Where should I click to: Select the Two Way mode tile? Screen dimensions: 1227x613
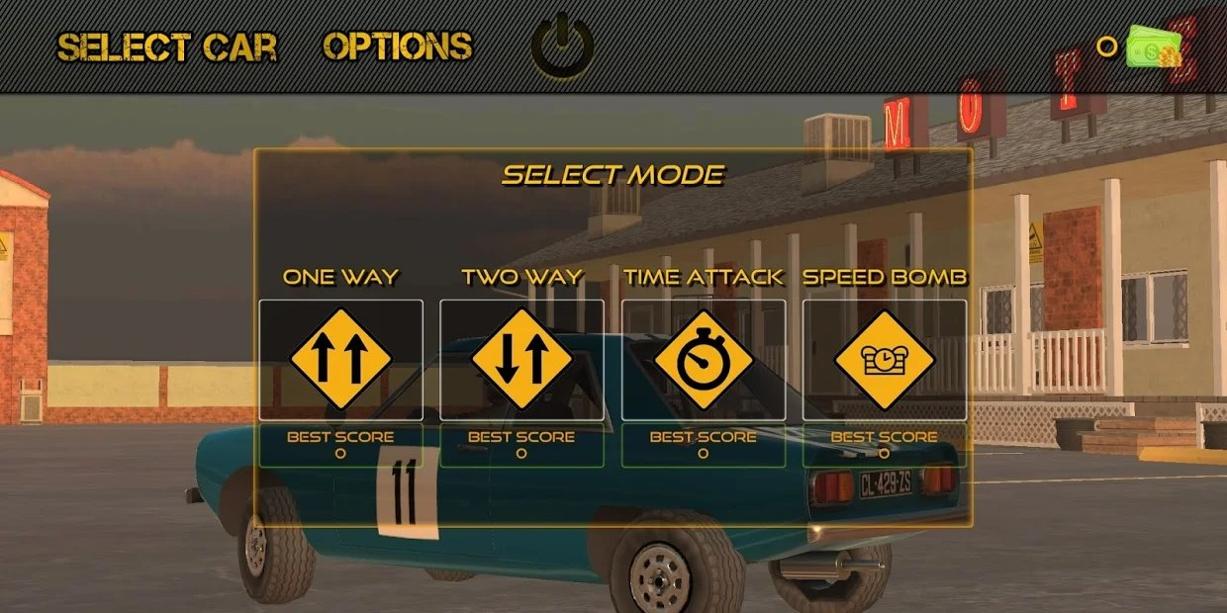522,360
